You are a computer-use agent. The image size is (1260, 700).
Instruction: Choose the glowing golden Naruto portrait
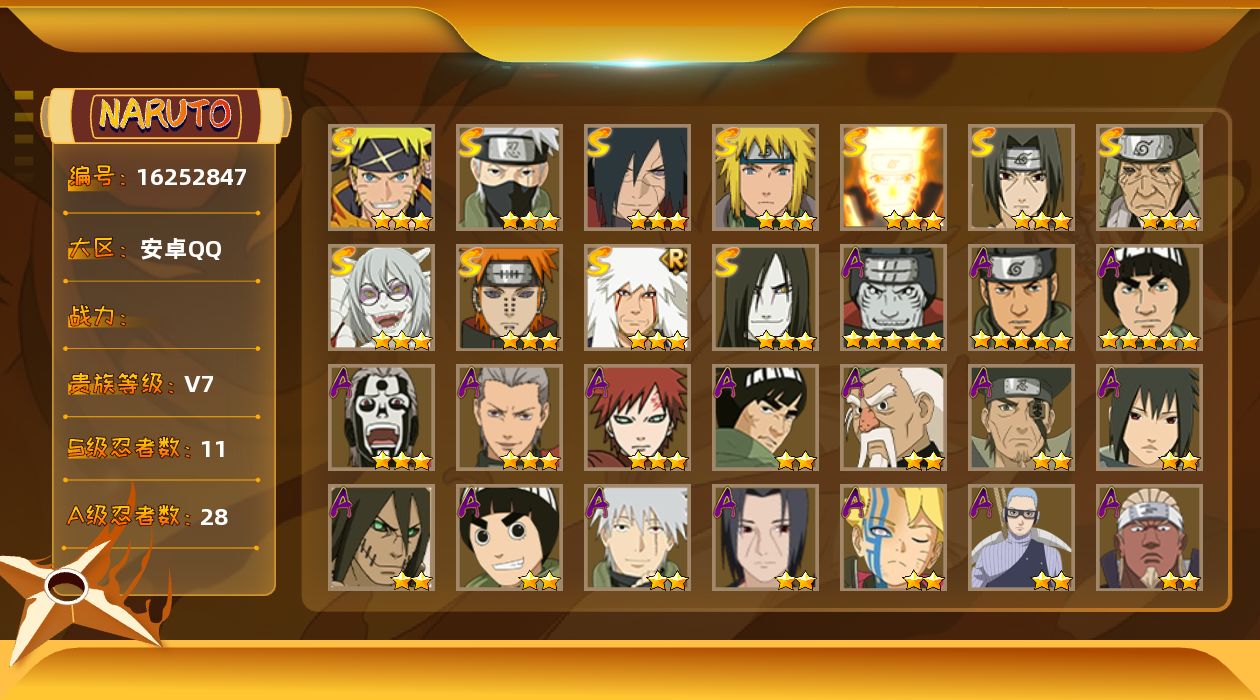click(893, 177)
